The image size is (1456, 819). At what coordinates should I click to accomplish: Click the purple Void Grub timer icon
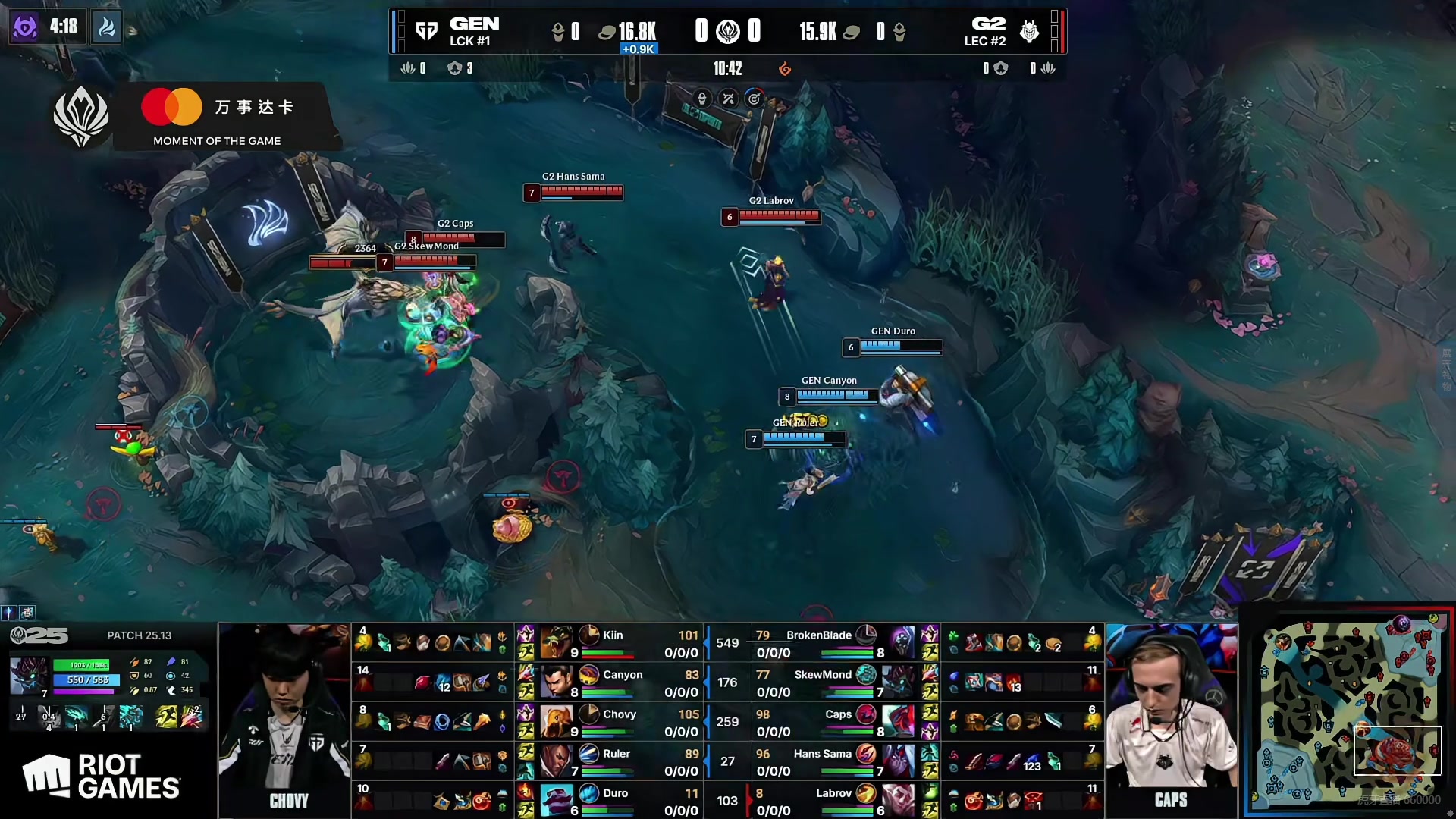[25, 27]
